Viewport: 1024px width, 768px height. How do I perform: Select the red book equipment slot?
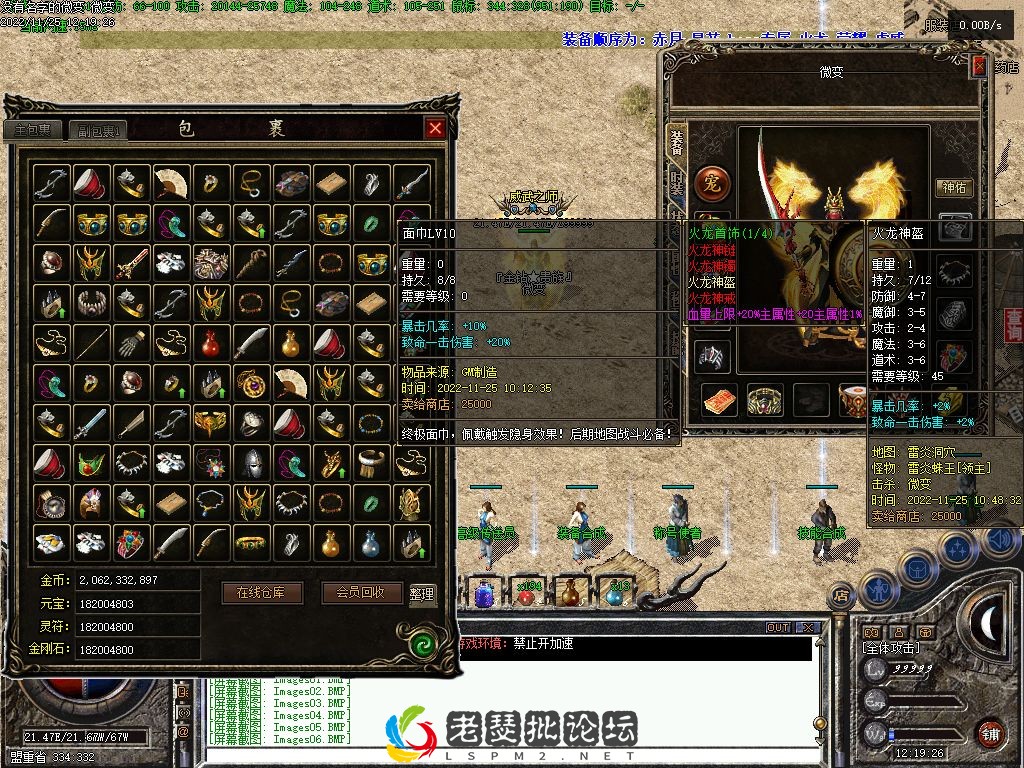pos(718,400)
